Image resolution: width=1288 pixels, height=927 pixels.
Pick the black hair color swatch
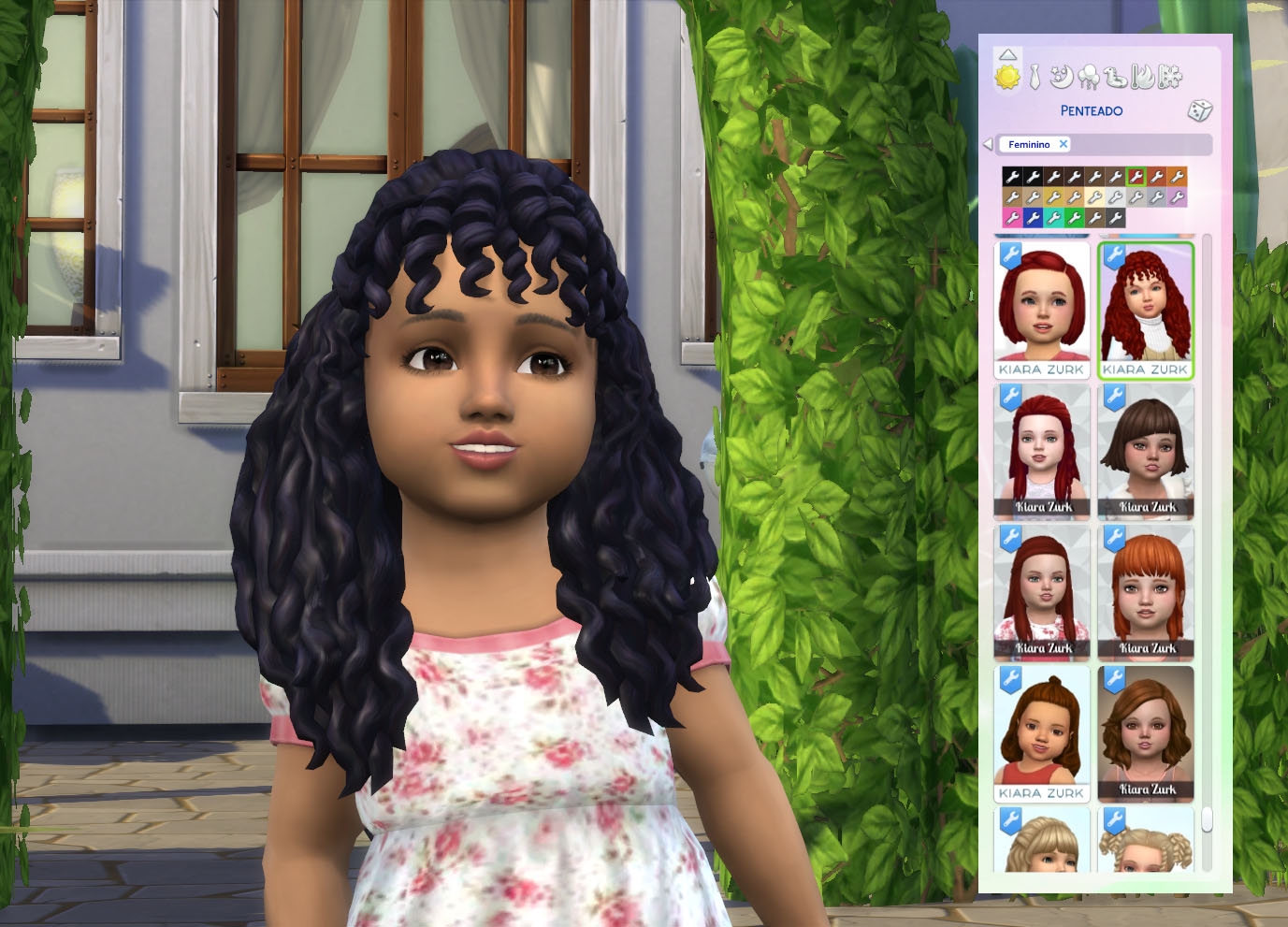click(1012, 177)
